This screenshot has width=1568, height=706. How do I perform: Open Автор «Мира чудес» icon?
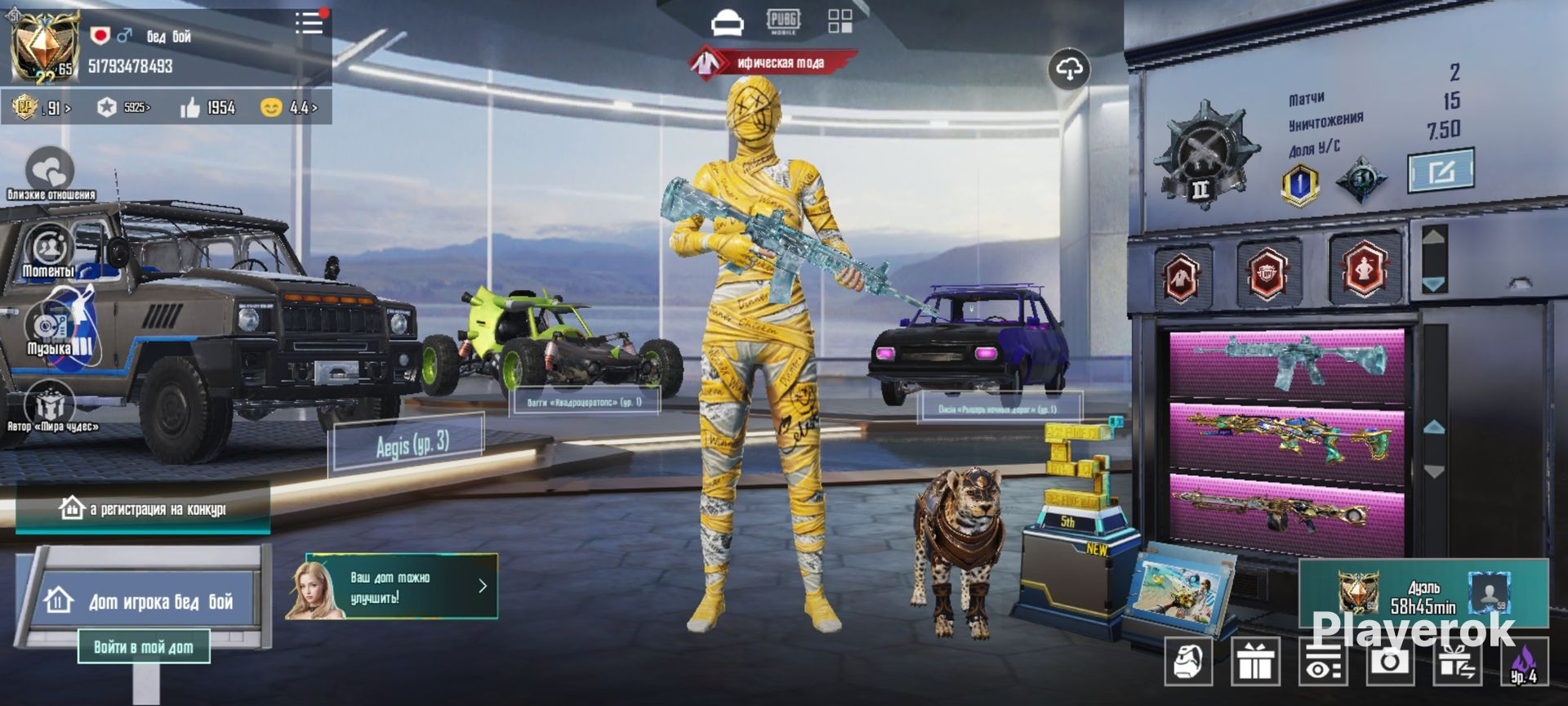point(51,405)
